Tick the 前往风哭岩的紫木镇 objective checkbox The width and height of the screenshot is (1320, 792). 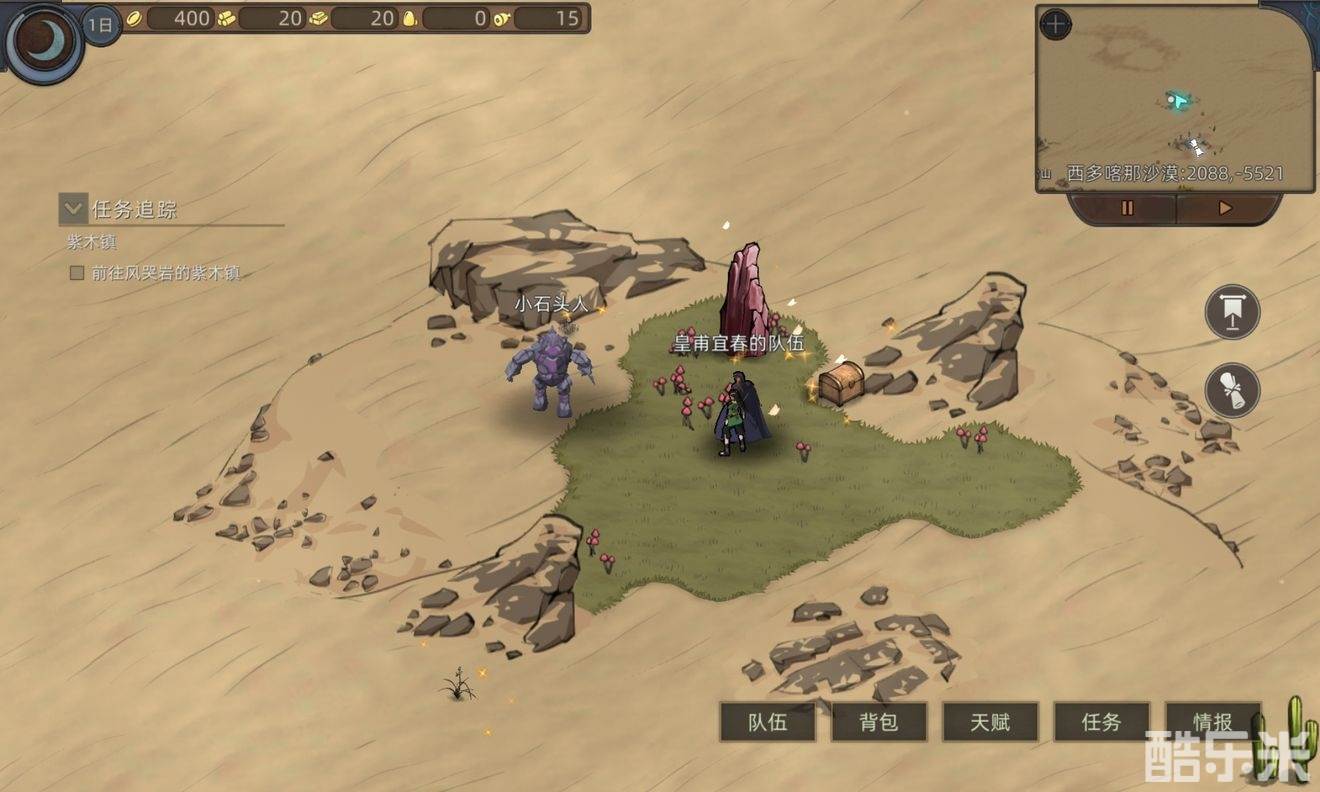[76, 272]
